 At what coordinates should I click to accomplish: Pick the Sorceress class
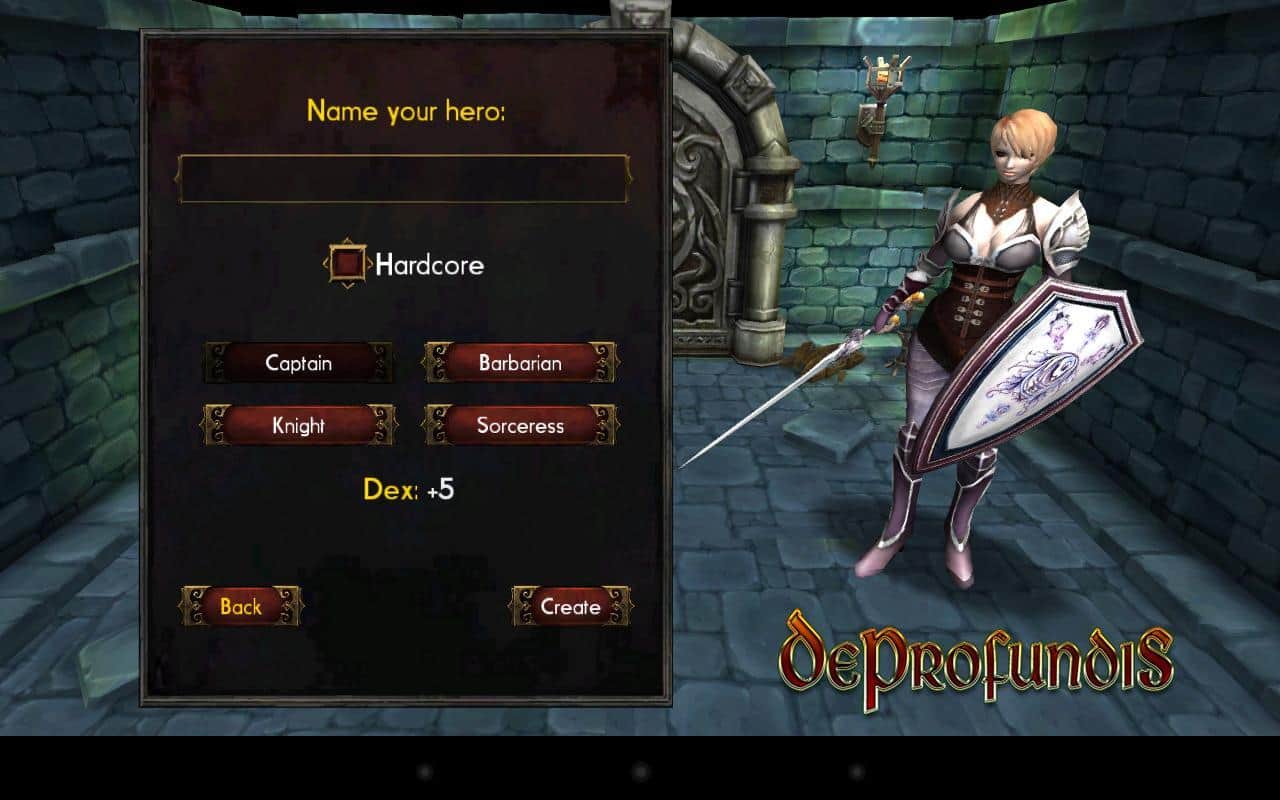[518, 425]
